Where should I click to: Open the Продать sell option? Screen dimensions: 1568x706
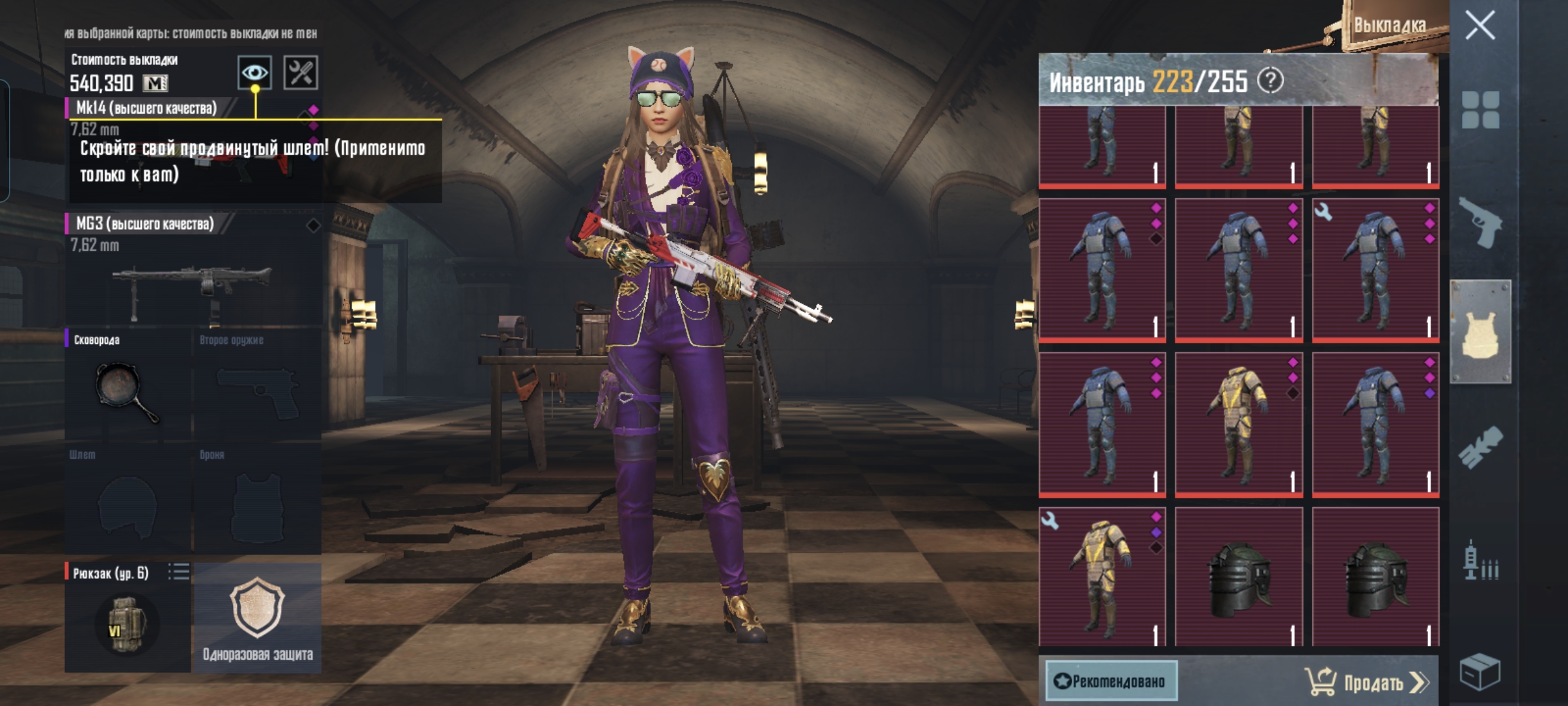[1368, 682]
